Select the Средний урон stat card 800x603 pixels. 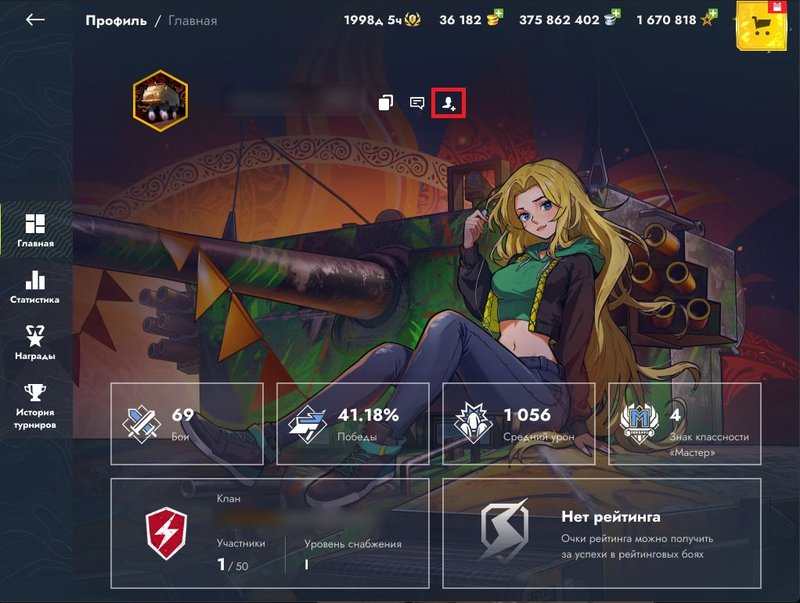click(519, 424)
